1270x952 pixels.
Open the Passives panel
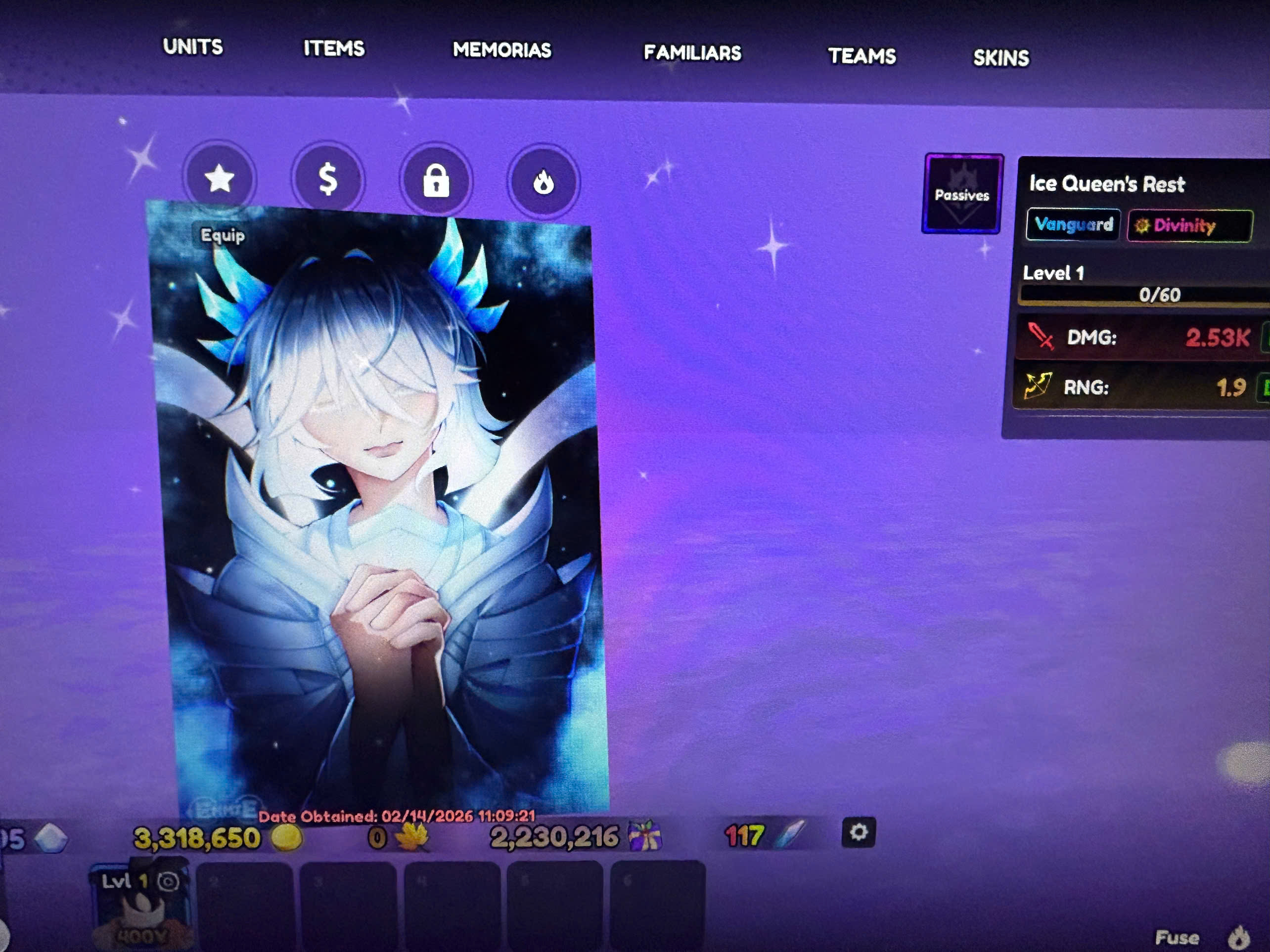coord(962,194)
